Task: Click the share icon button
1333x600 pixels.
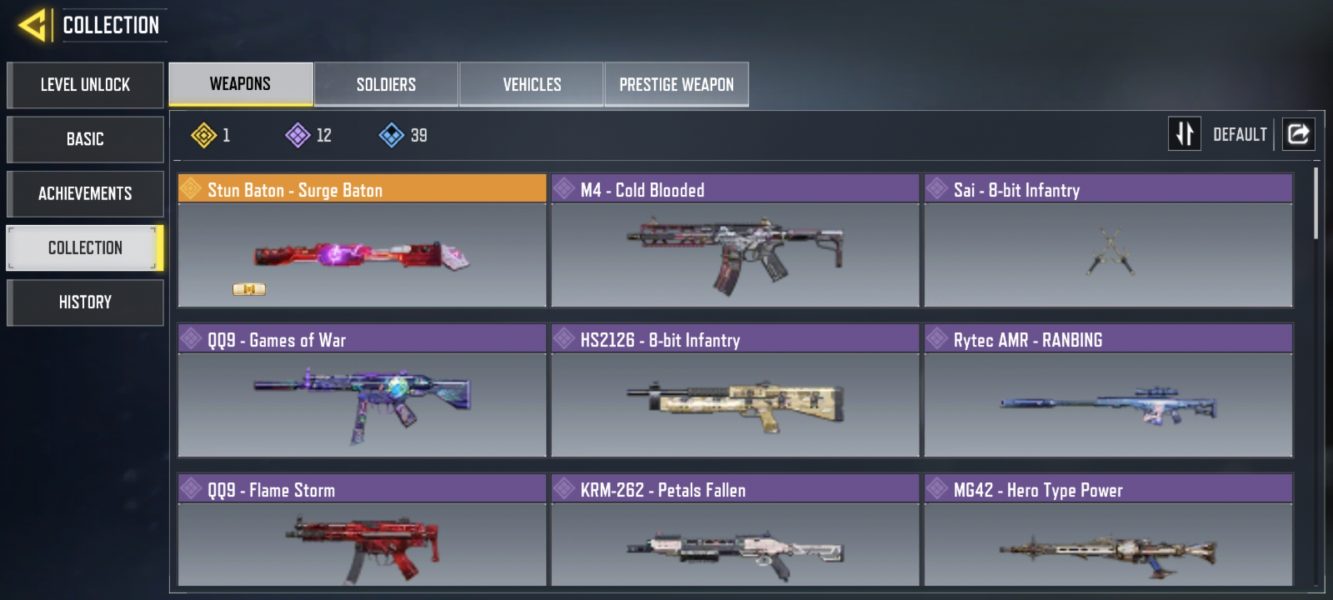Action: point(1298,134)
